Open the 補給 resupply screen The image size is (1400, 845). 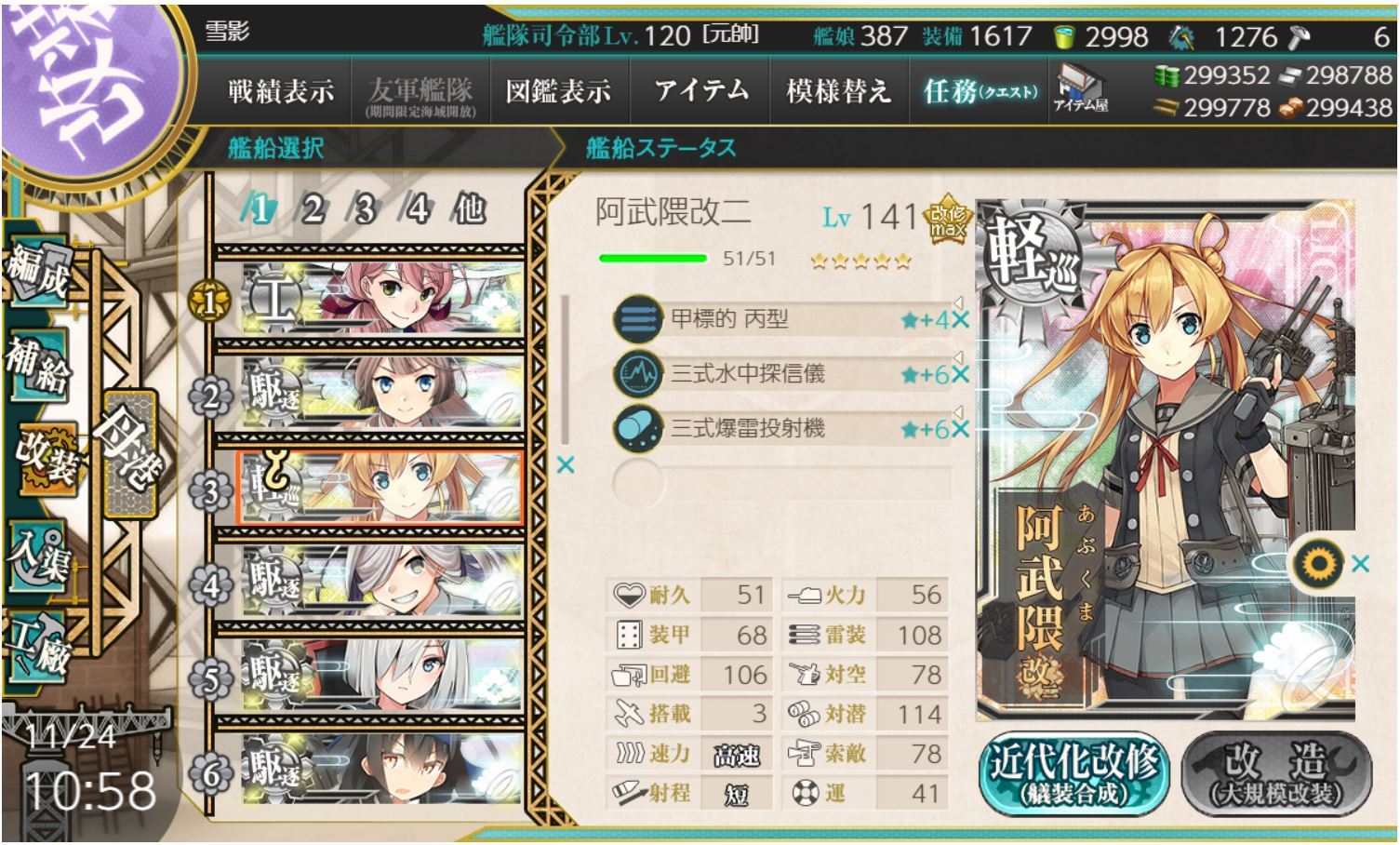pos(37,365)
